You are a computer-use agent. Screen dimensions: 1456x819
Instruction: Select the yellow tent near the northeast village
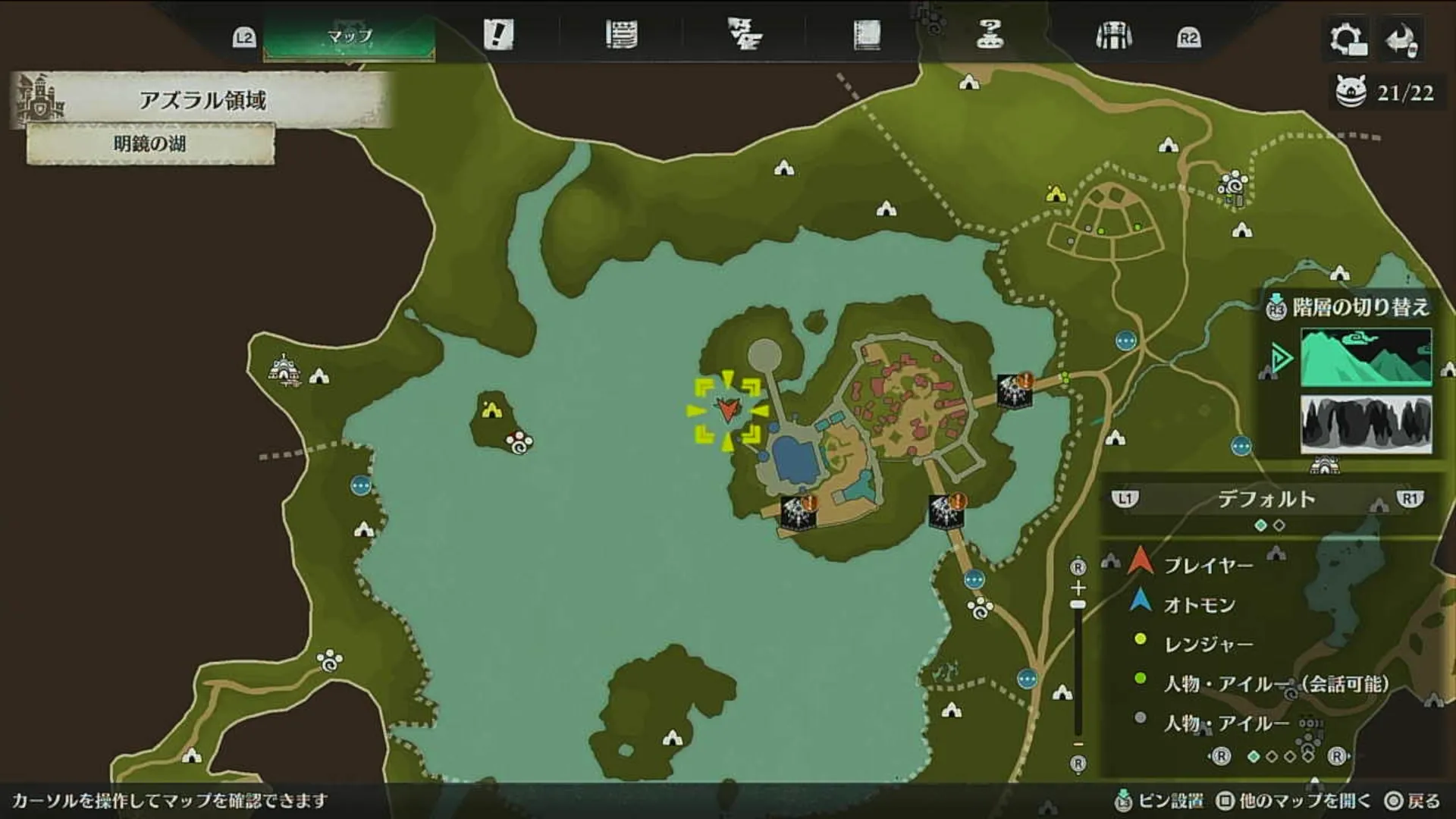click(x=1056, y=194)
